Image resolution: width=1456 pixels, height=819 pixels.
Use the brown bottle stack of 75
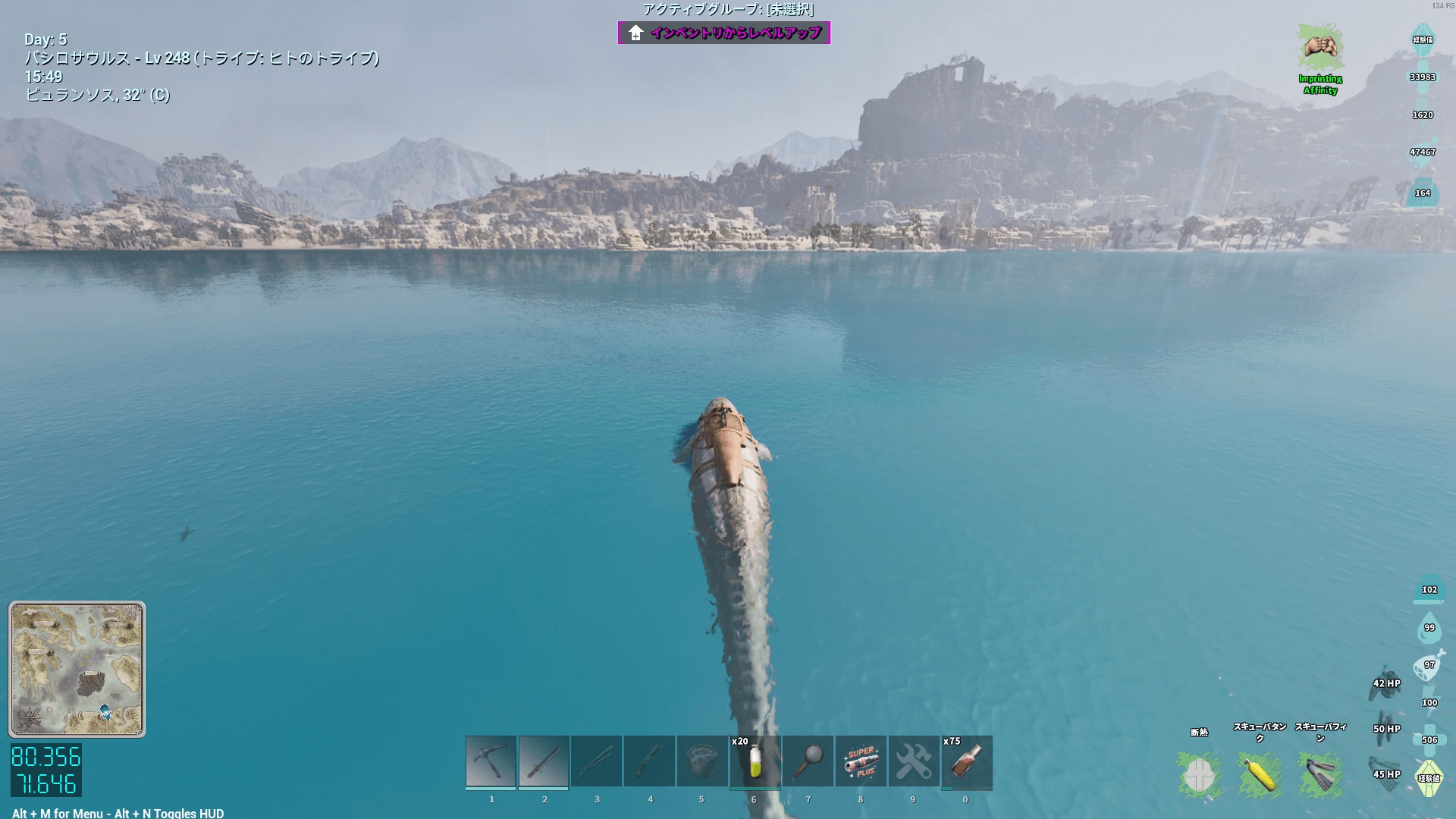pos(966,761)
